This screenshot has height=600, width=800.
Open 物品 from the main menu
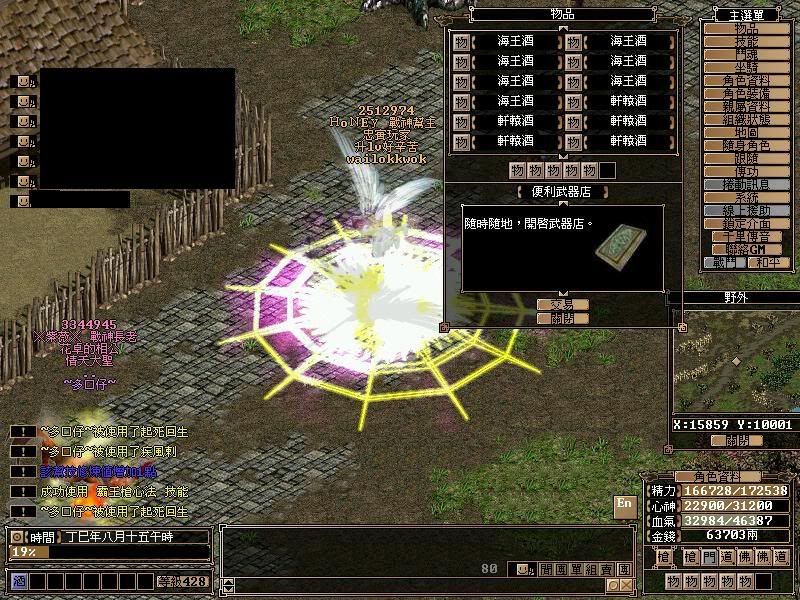(740, 29)
